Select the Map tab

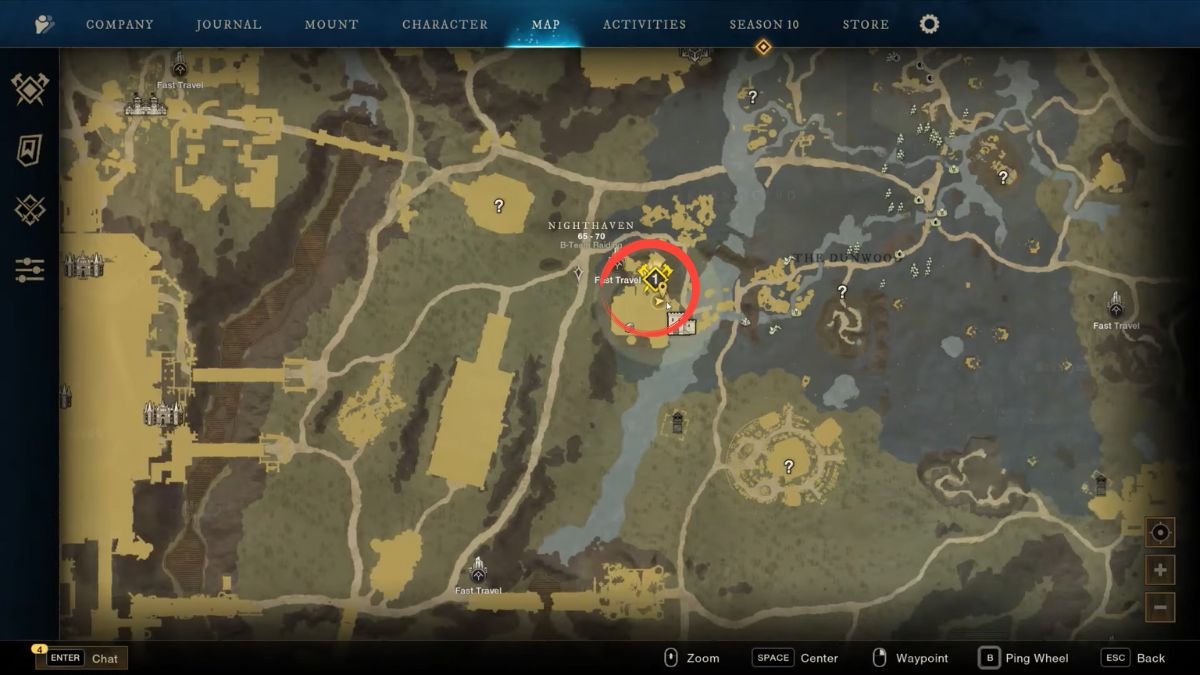[546, 24]
